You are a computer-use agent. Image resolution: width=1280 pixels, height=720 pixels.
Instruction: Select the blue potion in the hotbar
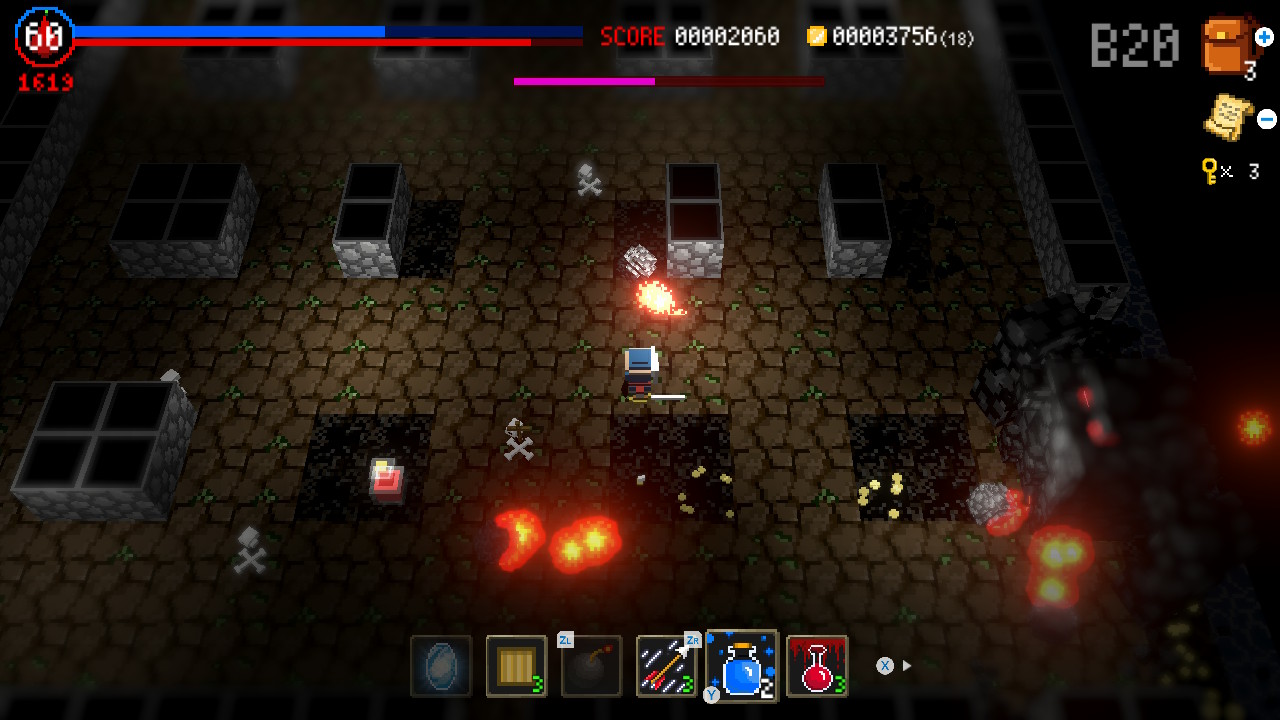[741, 665]
